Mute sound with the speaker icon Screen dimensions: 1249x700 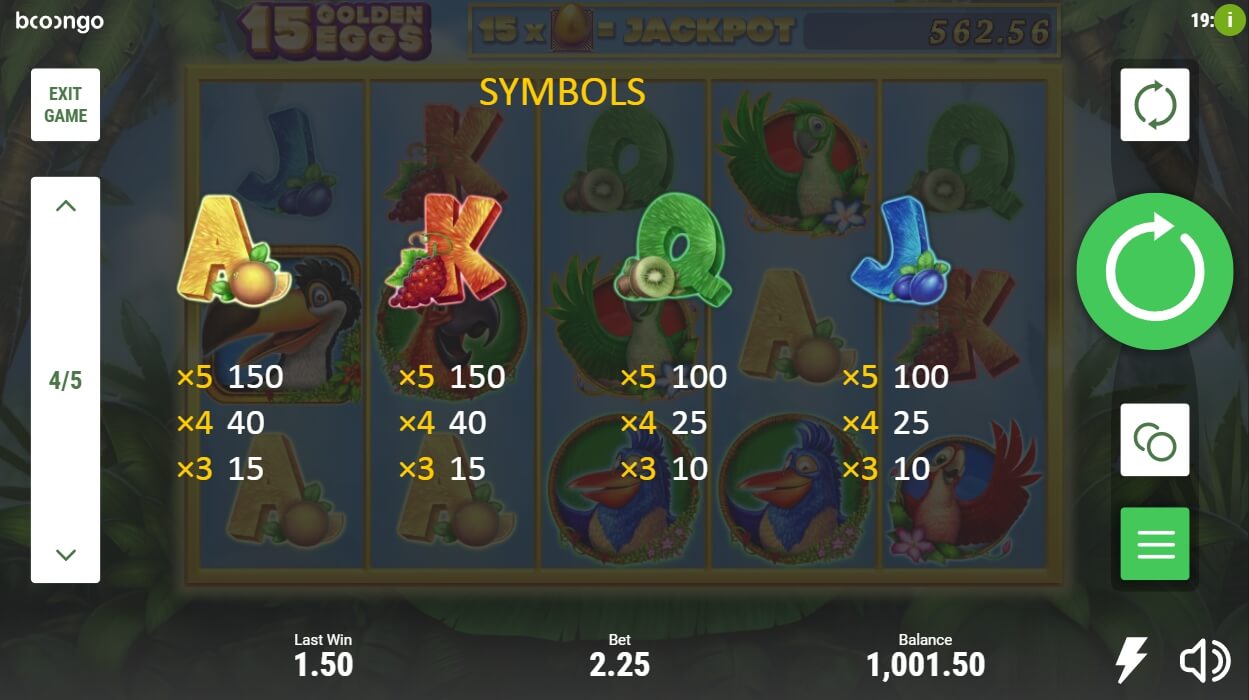pos(1204,661)
